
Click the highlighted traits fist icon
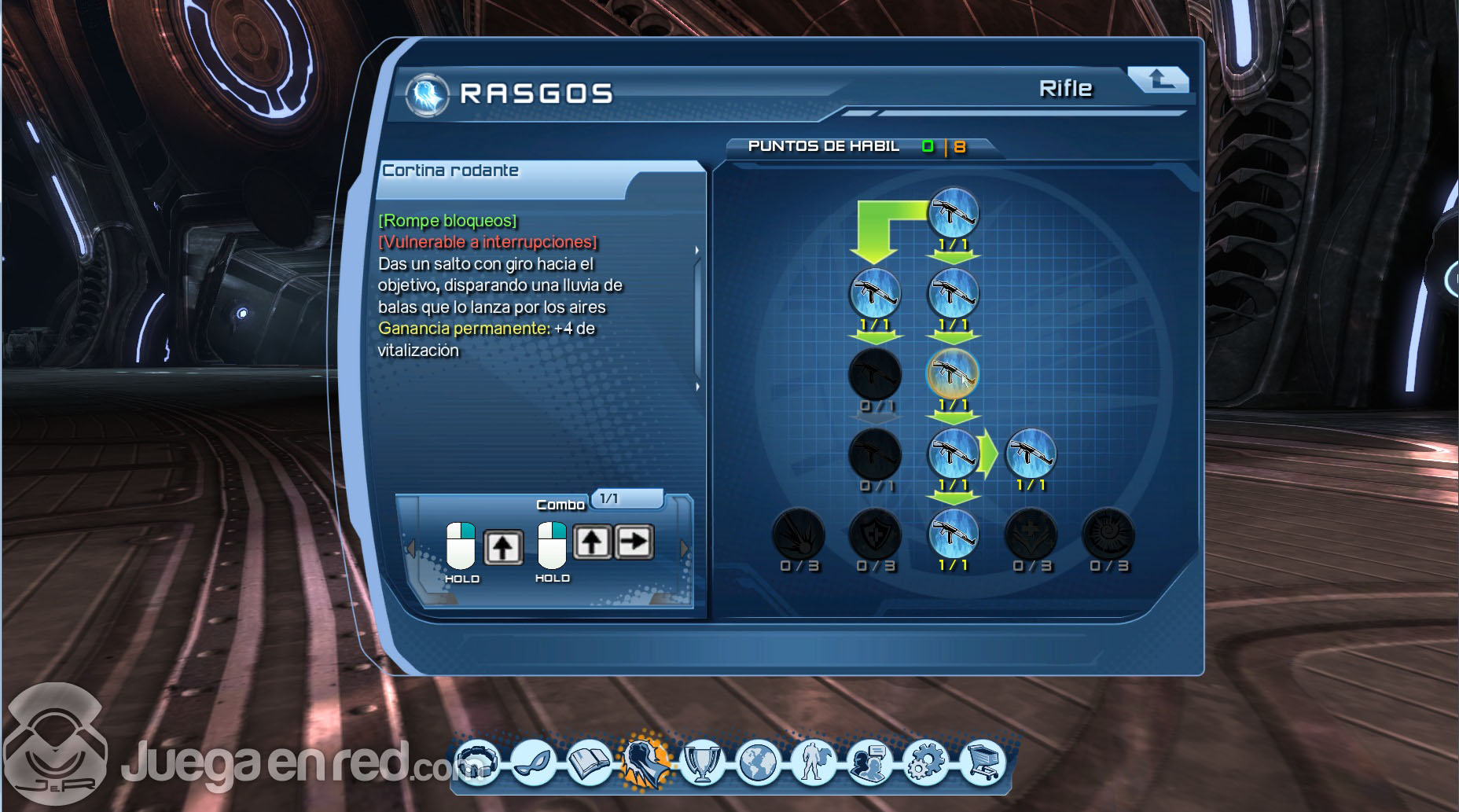tap(645, 760)
